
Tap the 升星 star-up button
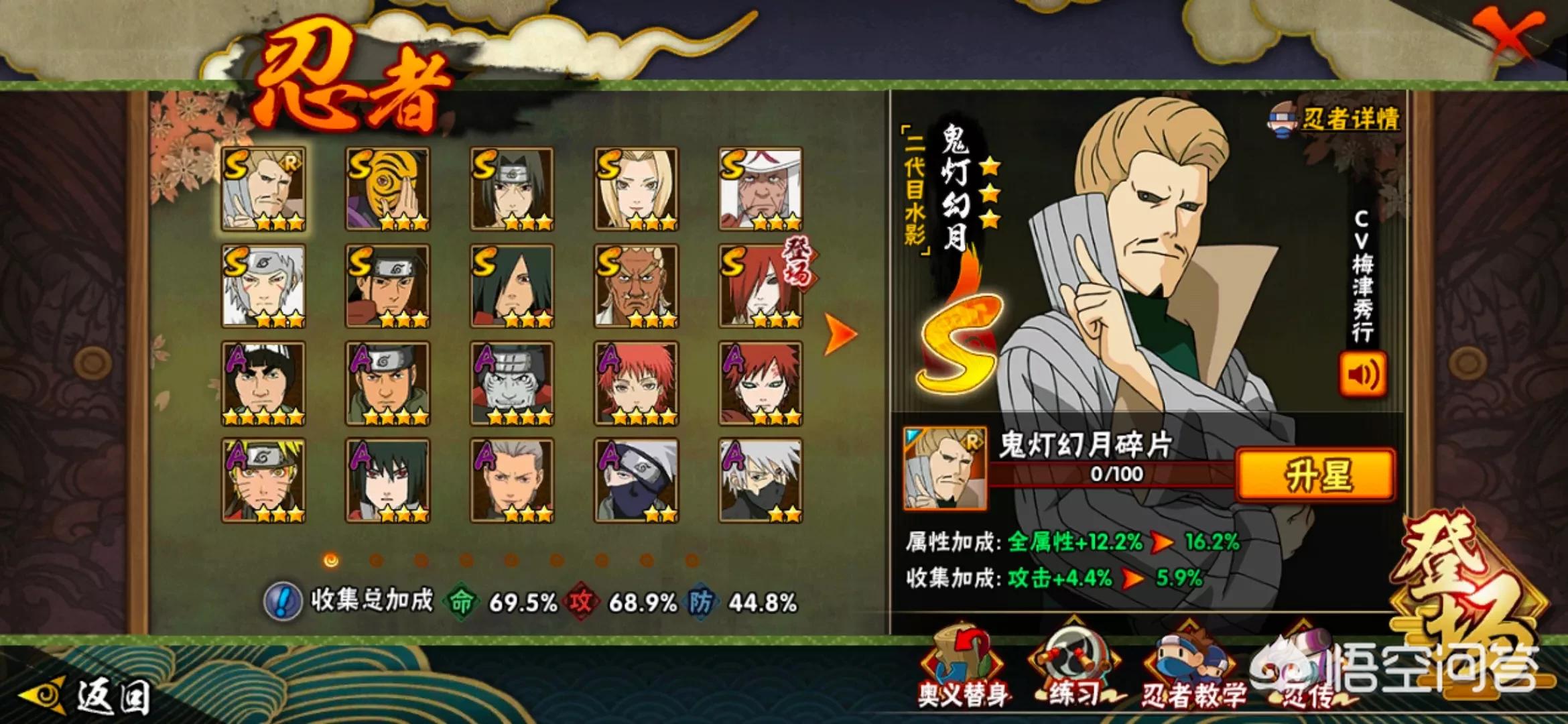[x=1315, y=475]
